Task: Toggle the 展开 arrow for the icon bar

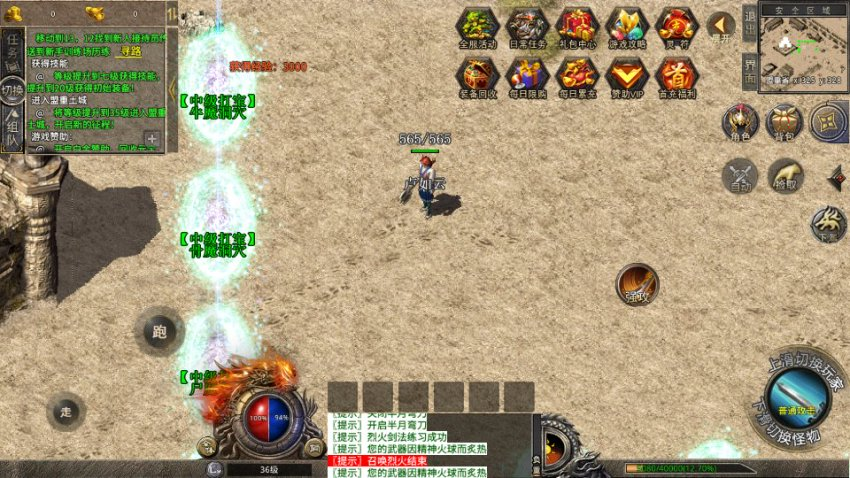Action: (x=721, y=26)
